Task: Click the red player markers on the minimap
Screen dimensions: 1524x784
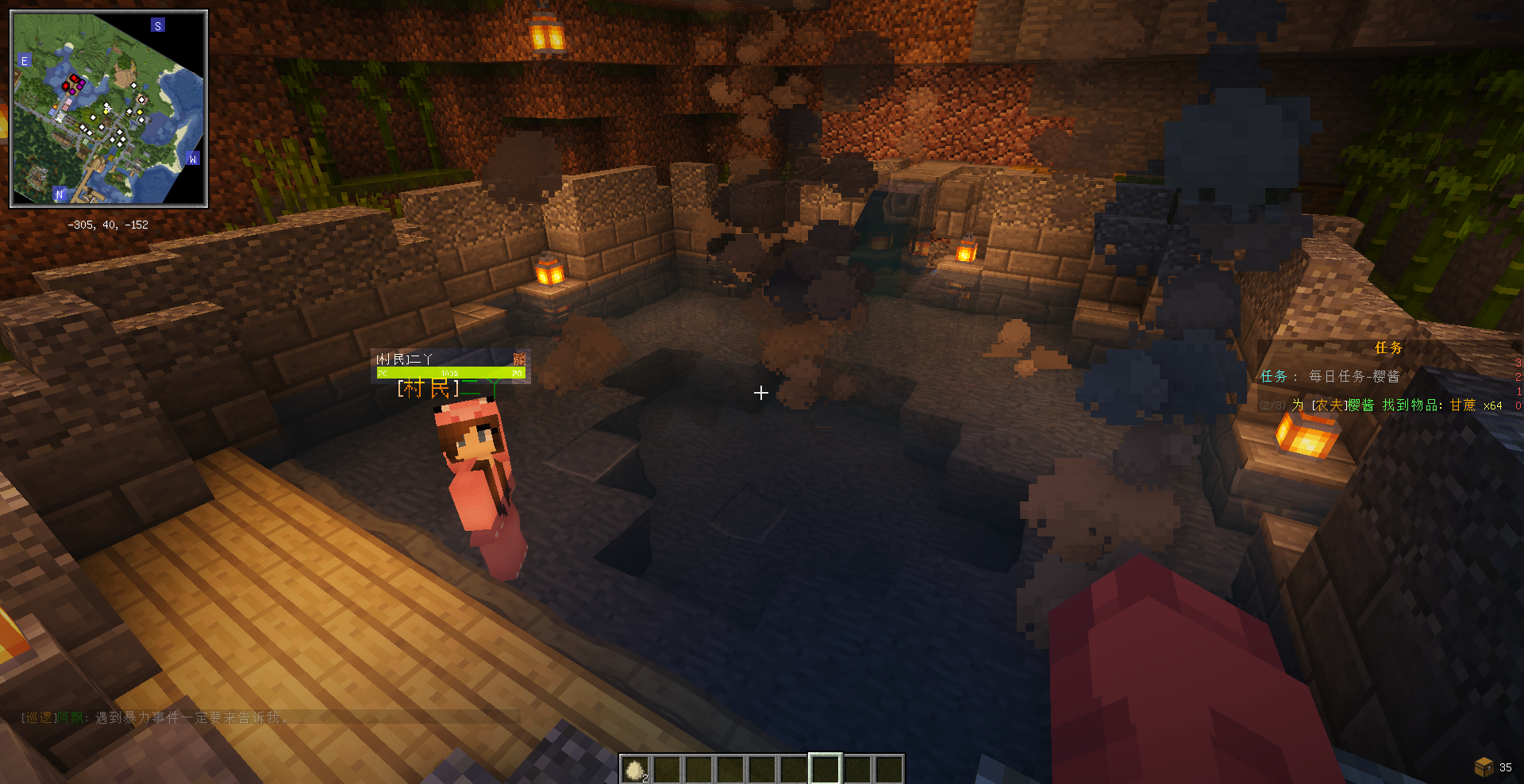Action: [73, 83]
